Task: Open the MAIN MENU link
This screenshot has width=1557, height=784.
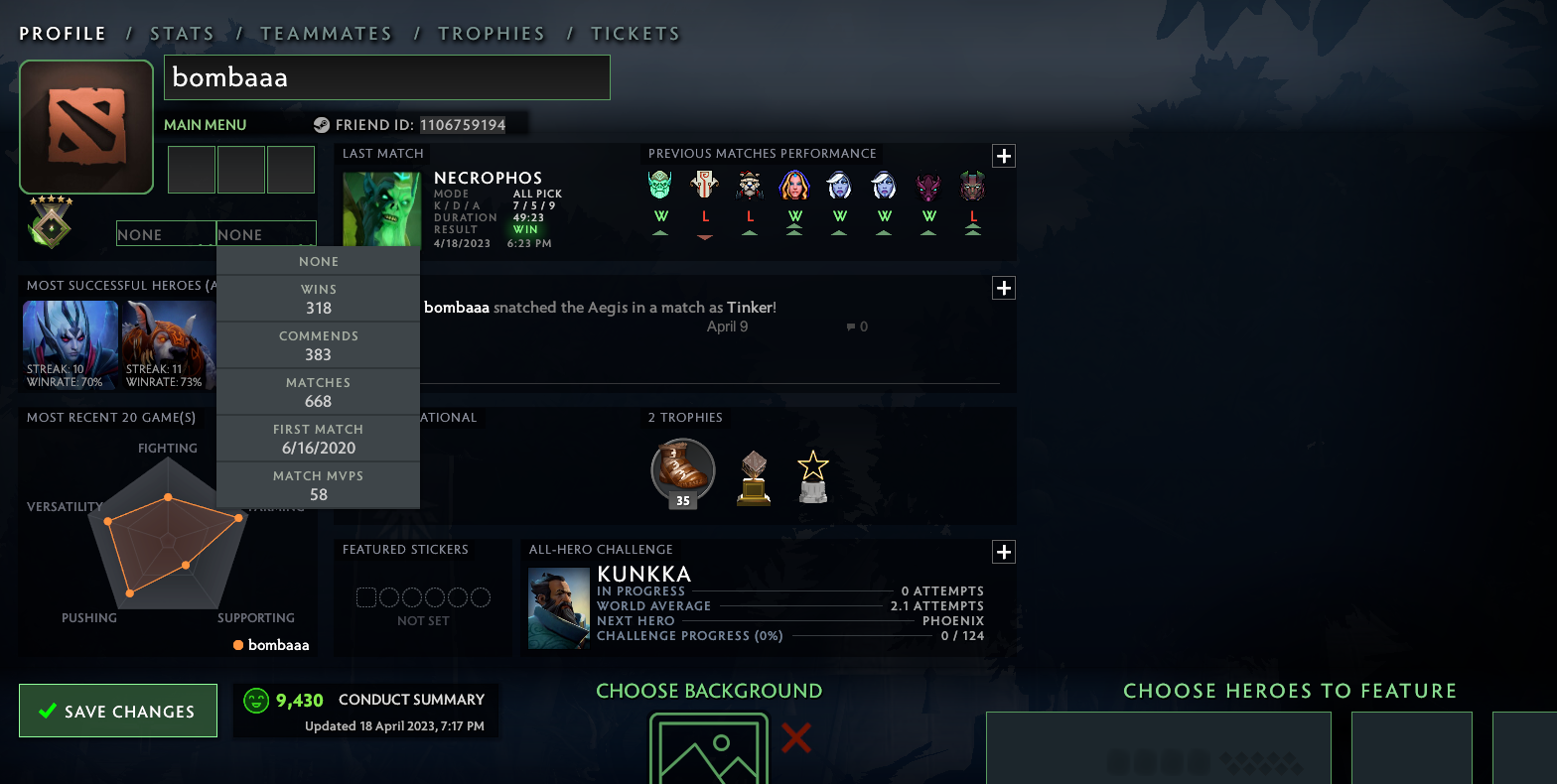Action: tap(205, 125)
